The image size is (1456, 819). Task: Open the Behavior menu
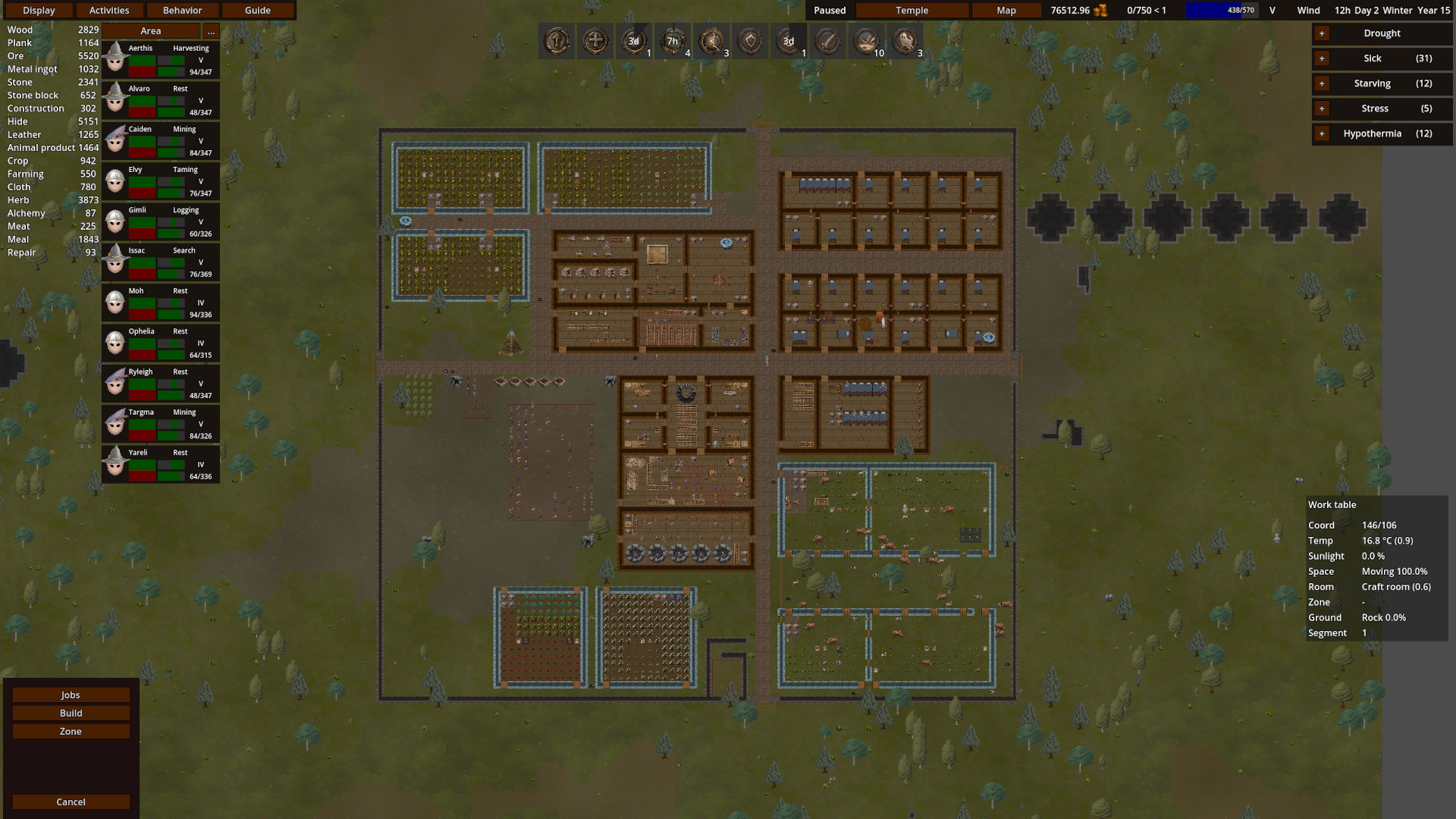click(x=183, y=10)
